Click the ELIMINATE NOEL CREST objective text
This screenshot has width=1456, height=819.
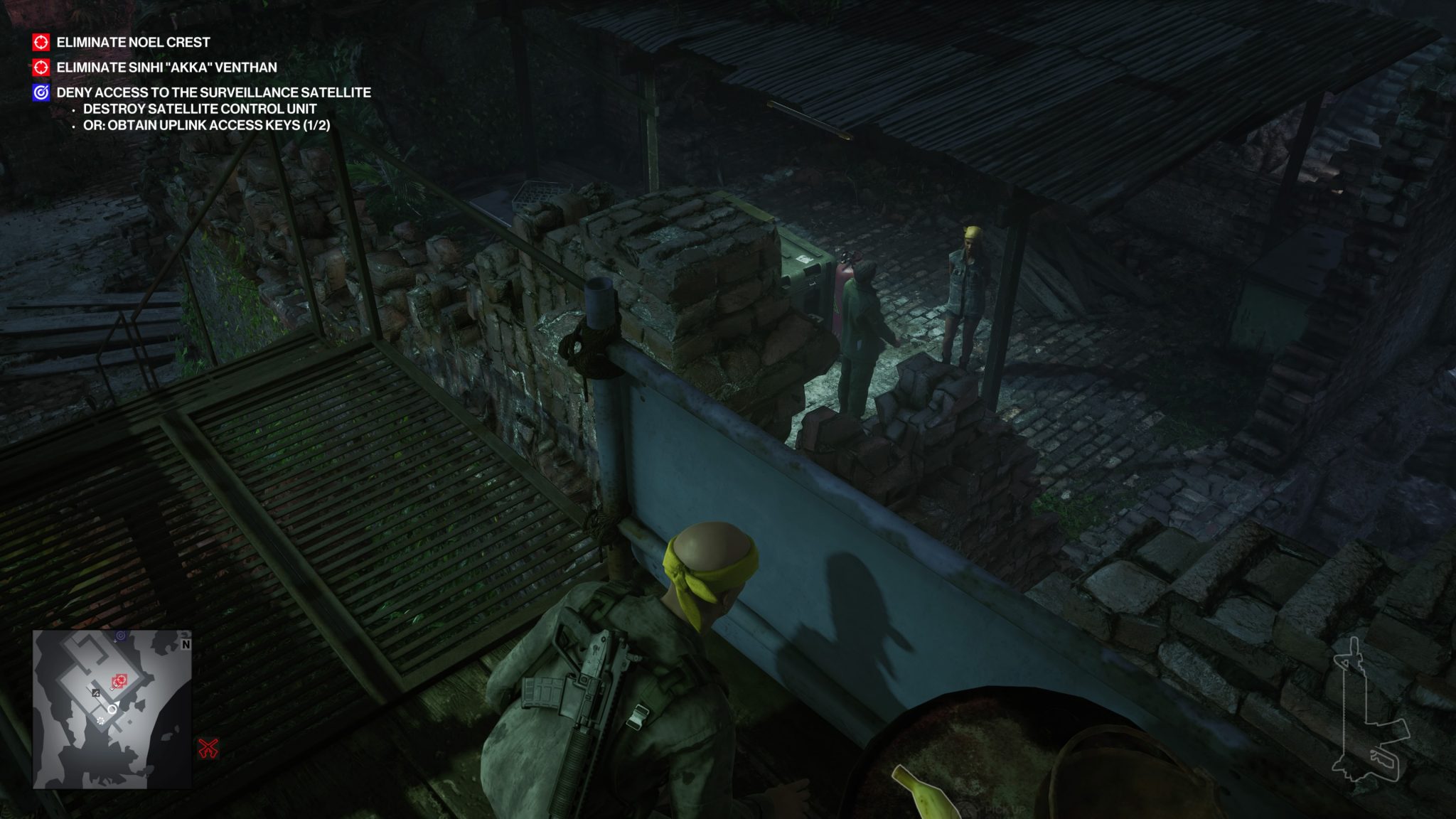pos(132,43)
